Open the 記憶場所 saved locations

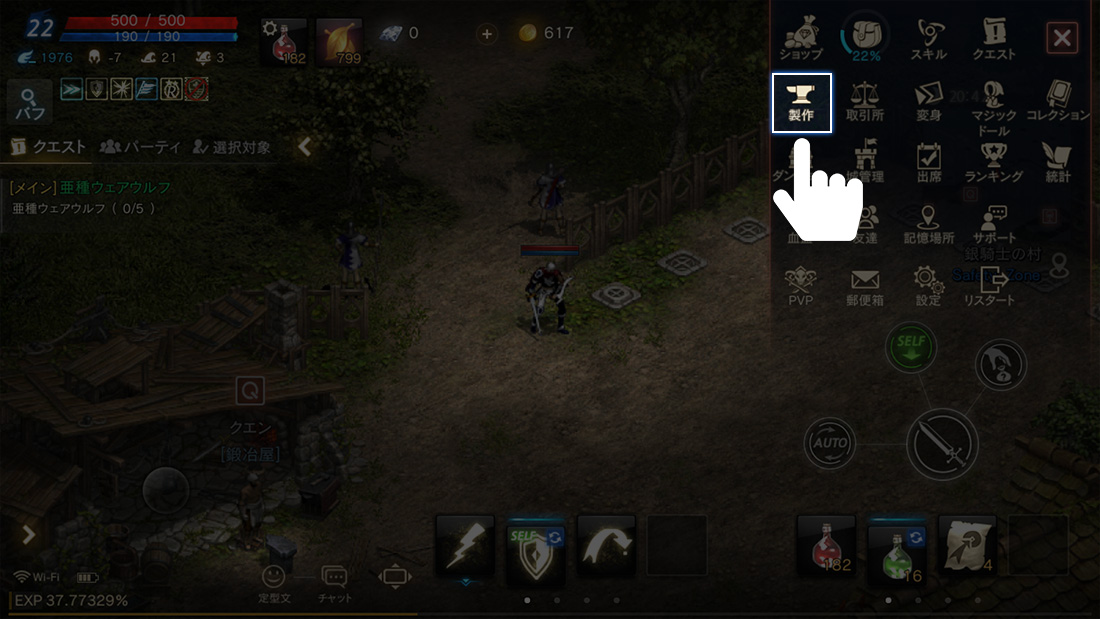tap(929, 225)
